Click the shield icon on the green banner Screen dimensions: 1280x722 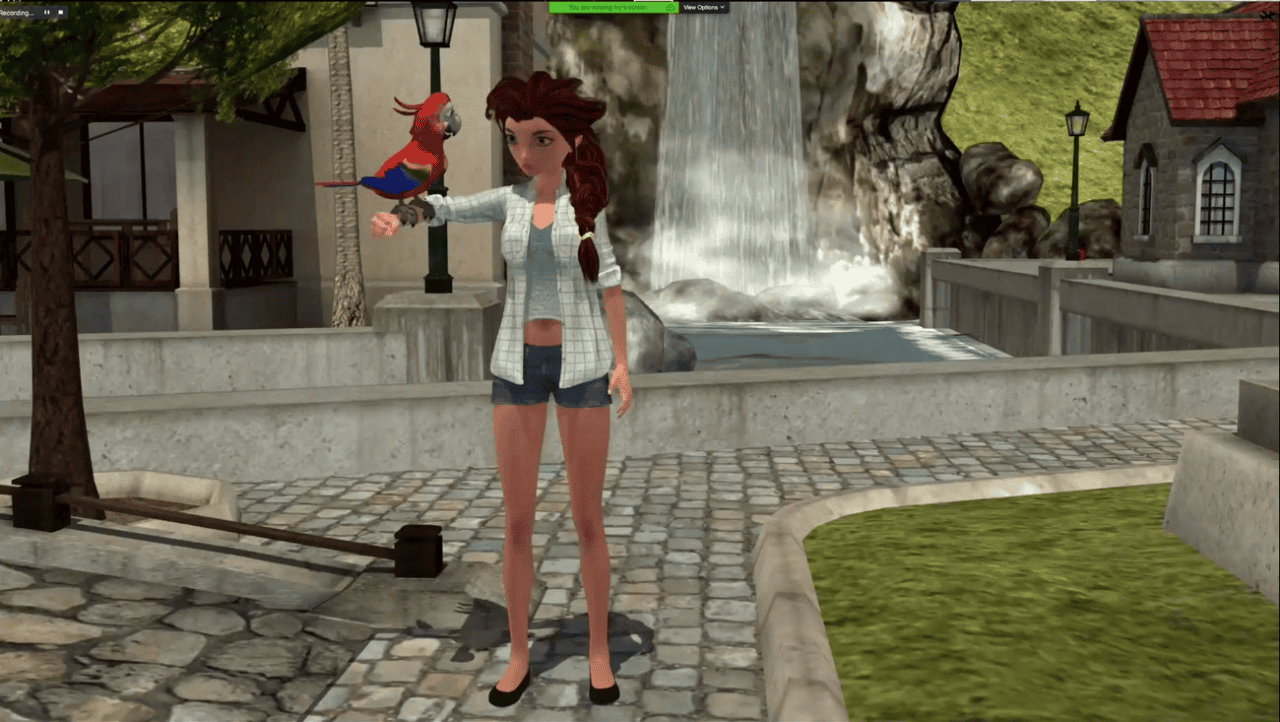point(670,7)
